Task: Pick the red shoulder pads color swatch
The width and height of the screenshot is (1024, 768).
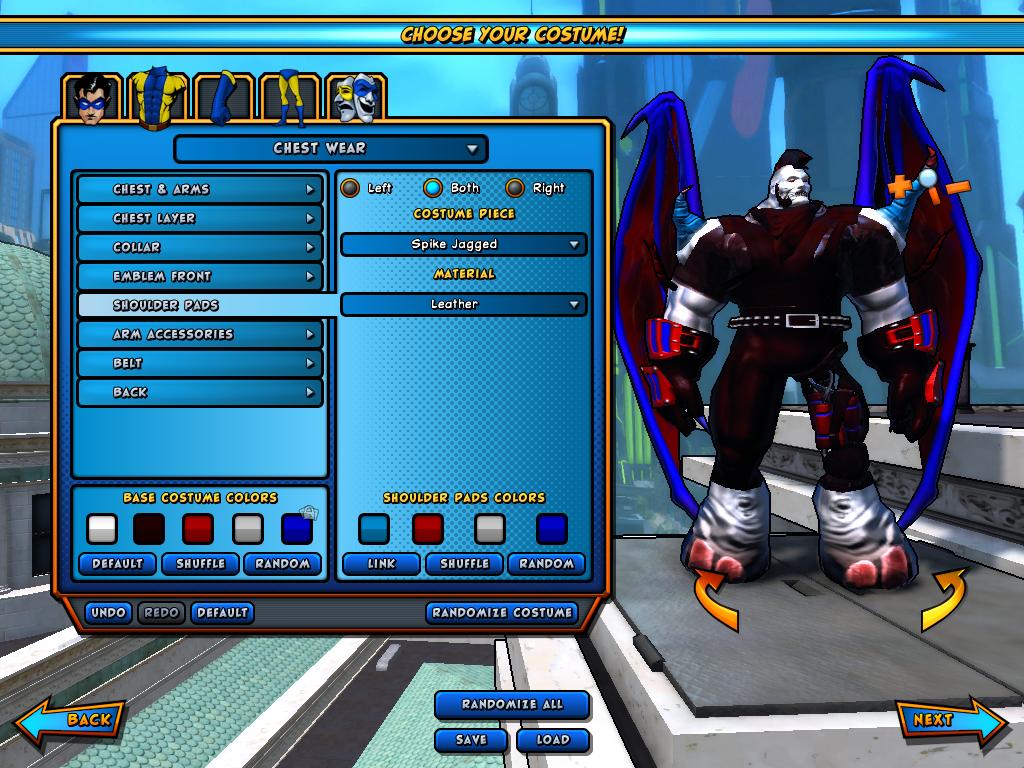Action: (x=428, y=528)
